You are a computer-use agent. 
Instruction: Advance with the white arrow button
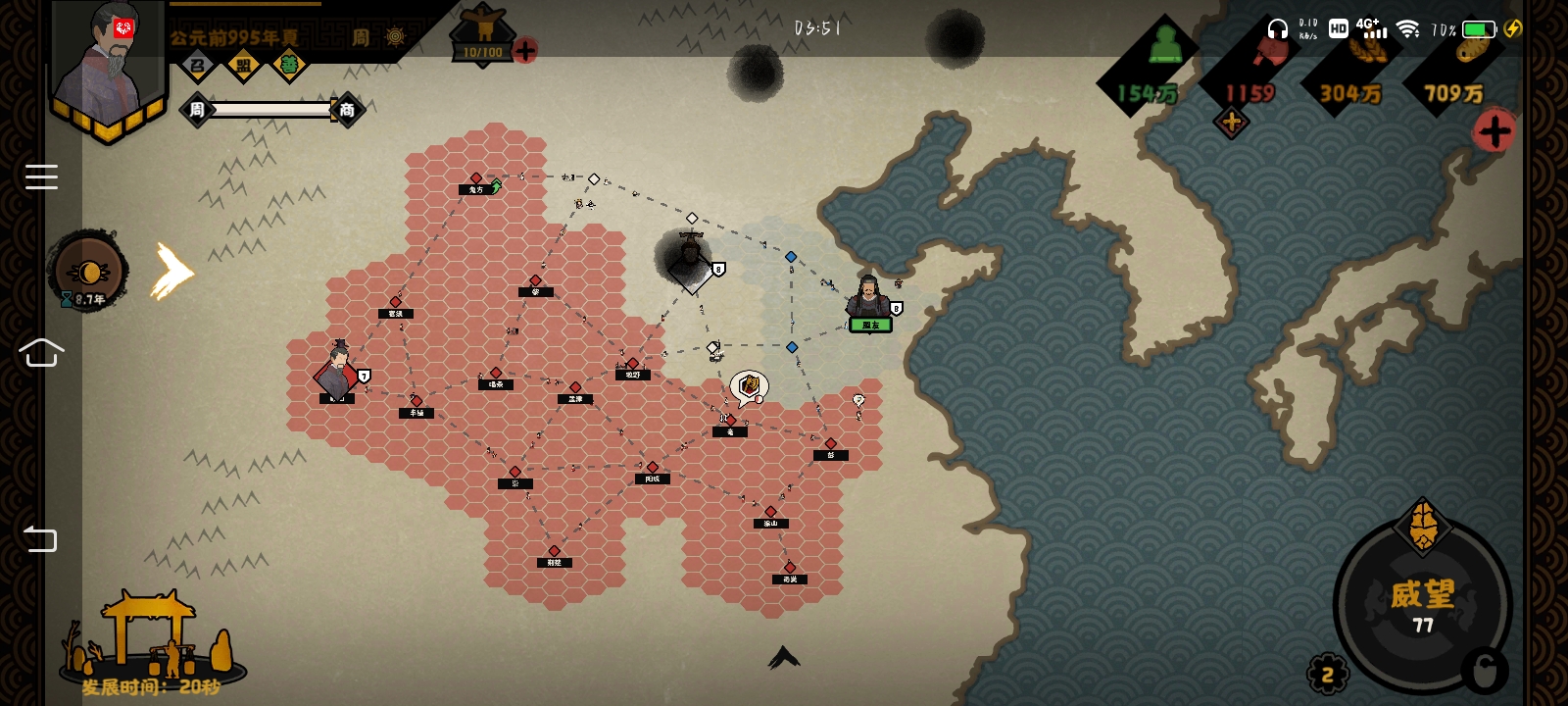(172, 272)
